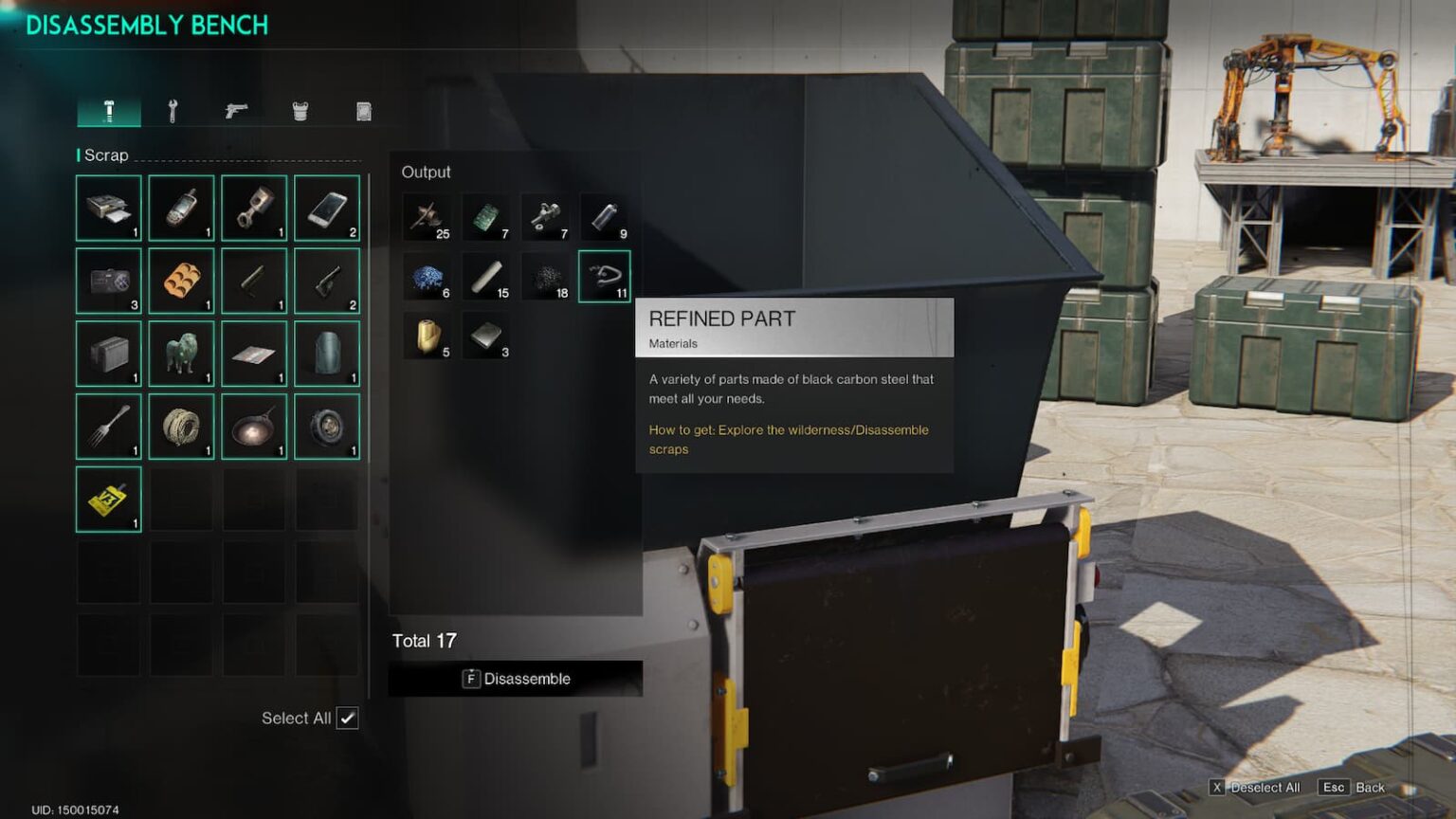Deselect the yellow tag scrap item
The width and height of the screenshot is (1456, 819).
[109, 499]
